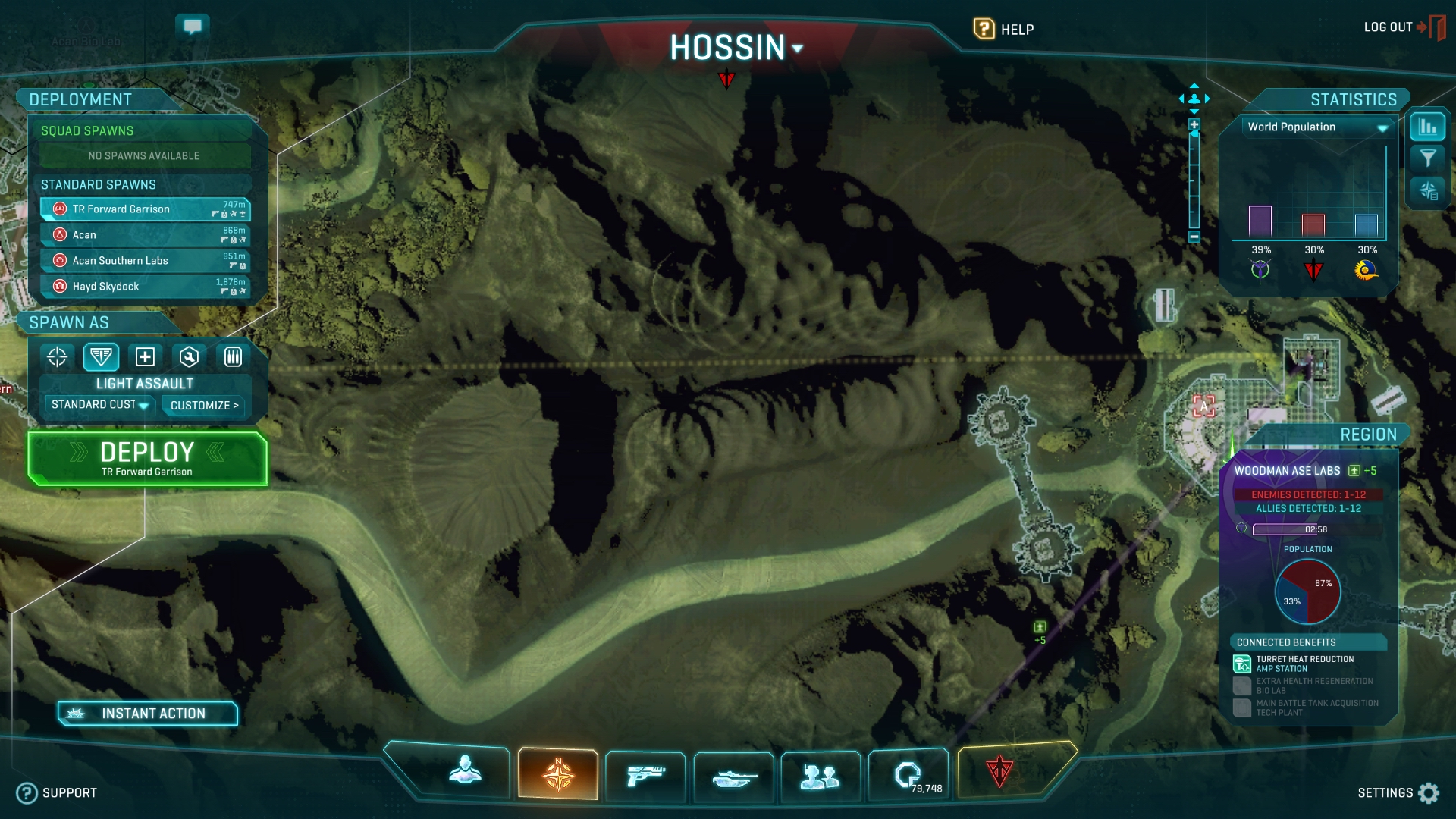
Task: Choose the Combat Medic class icon
Action: coord(145,356)
